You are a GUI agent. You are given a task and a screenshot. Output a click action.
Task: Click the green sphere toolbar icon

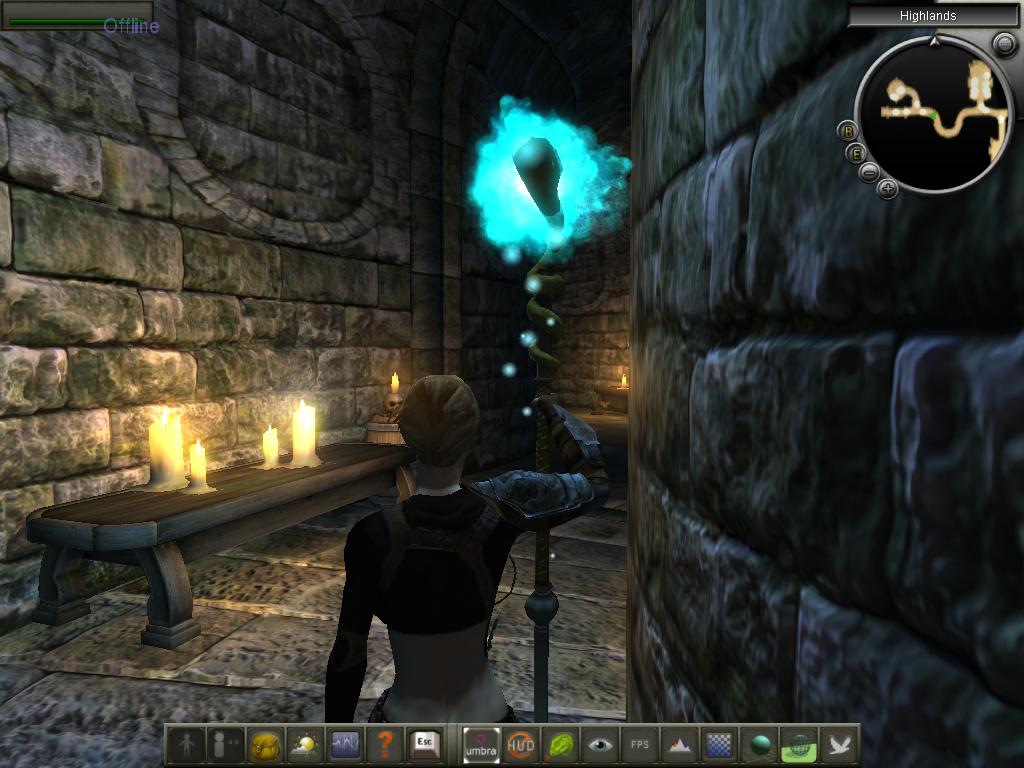(760, 745)
